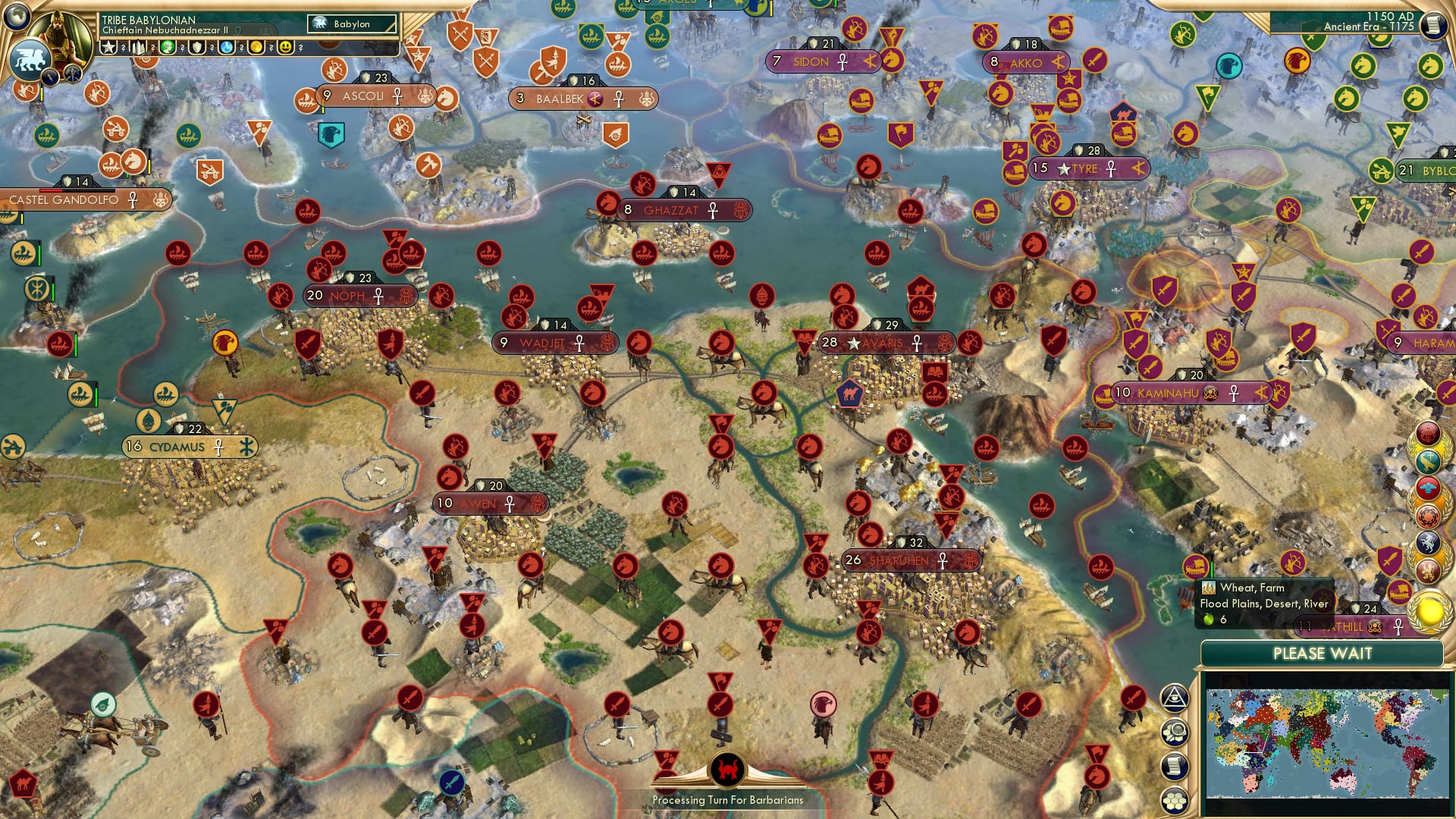Image resolution: width=1456 pixels, height=819 pixels.
Task: Click the Please Wait turn button
Action: (1322, 654)
